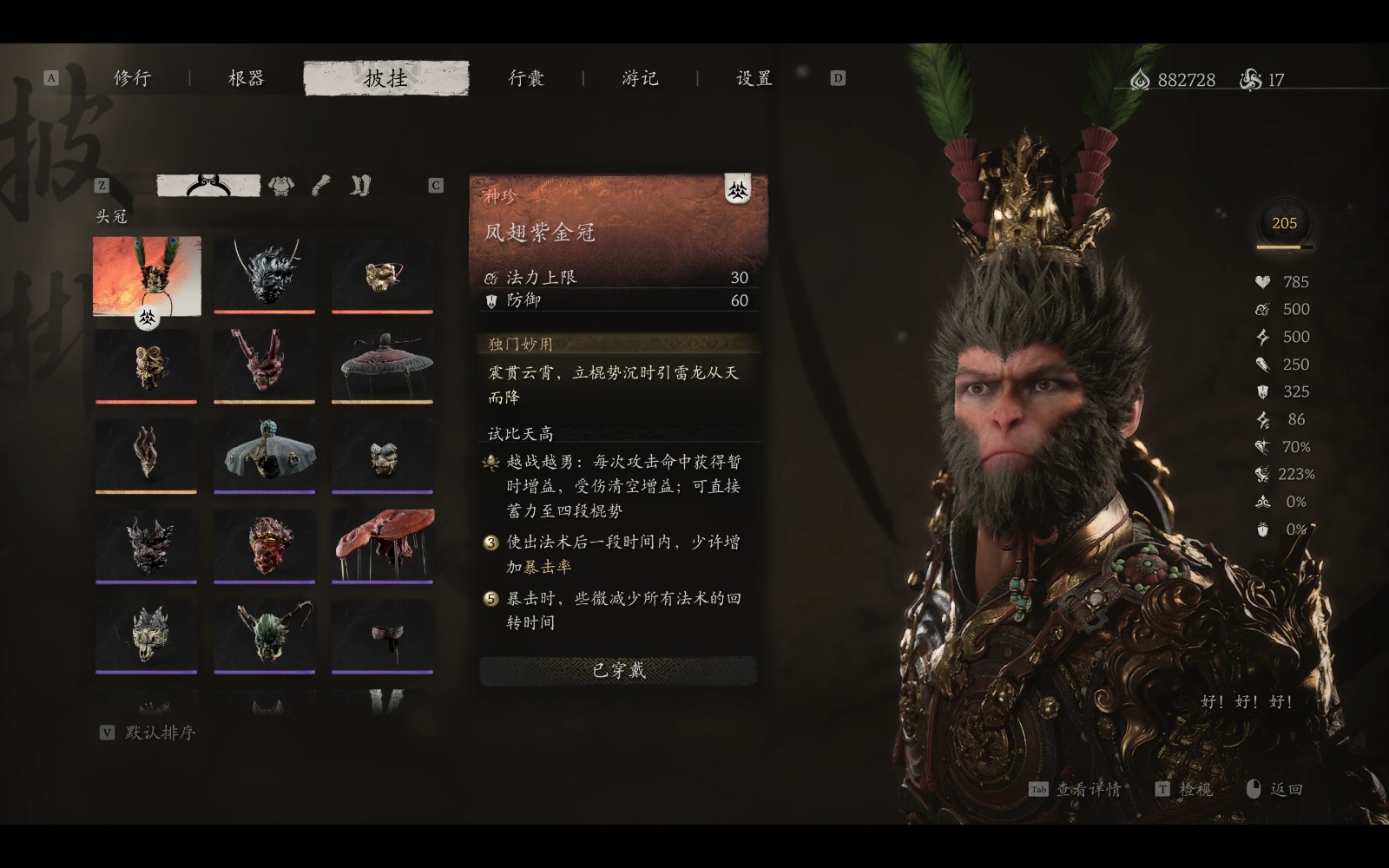Click the defense shield icon showing 325

1261,391
